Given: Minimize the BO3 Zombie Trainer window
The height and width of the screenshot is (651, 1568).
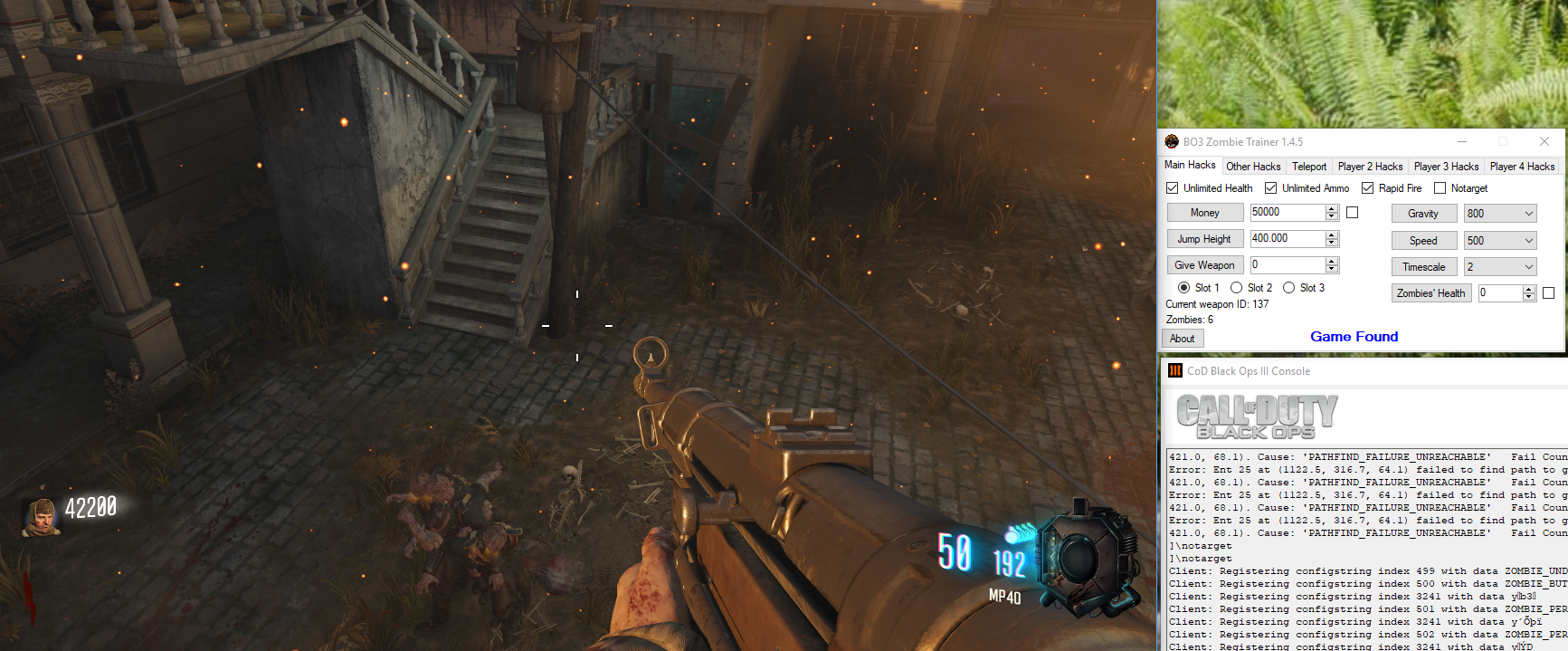Looking at the screenshot, I should coord(1462,141).
